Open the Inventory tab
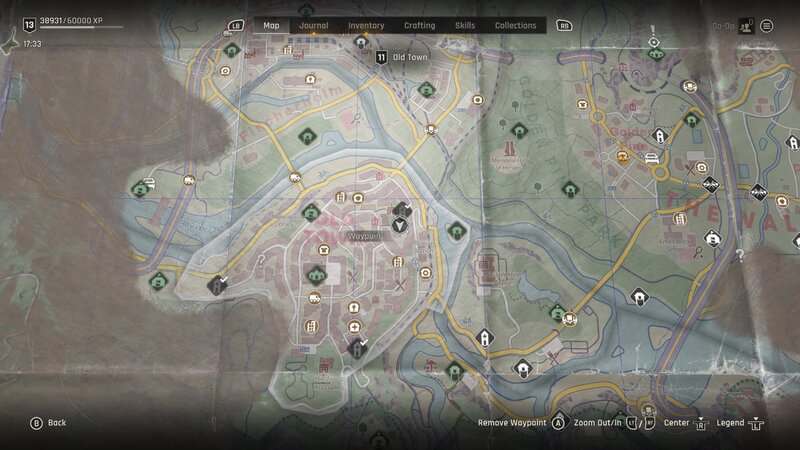Screen dimensions: 800x450 [x=366, y=25]
